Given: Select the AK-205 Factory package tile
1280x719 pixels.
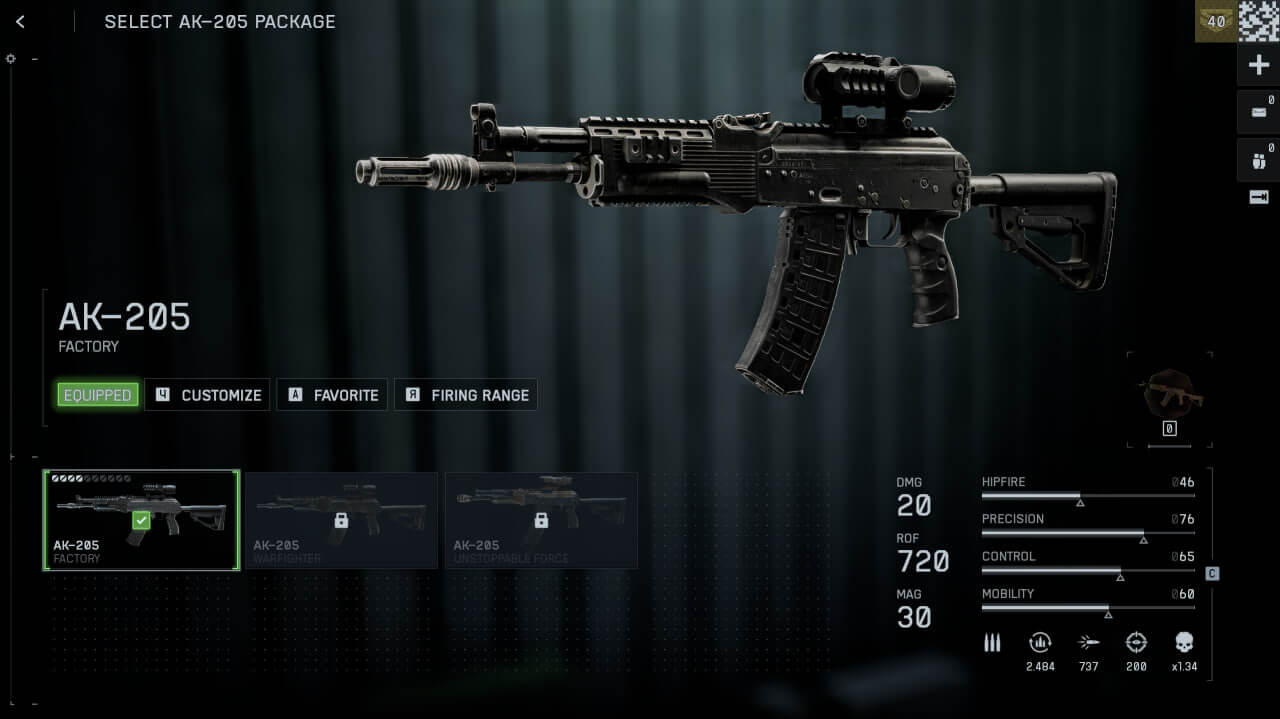Looking at the screenshot, I should (141, 520).
